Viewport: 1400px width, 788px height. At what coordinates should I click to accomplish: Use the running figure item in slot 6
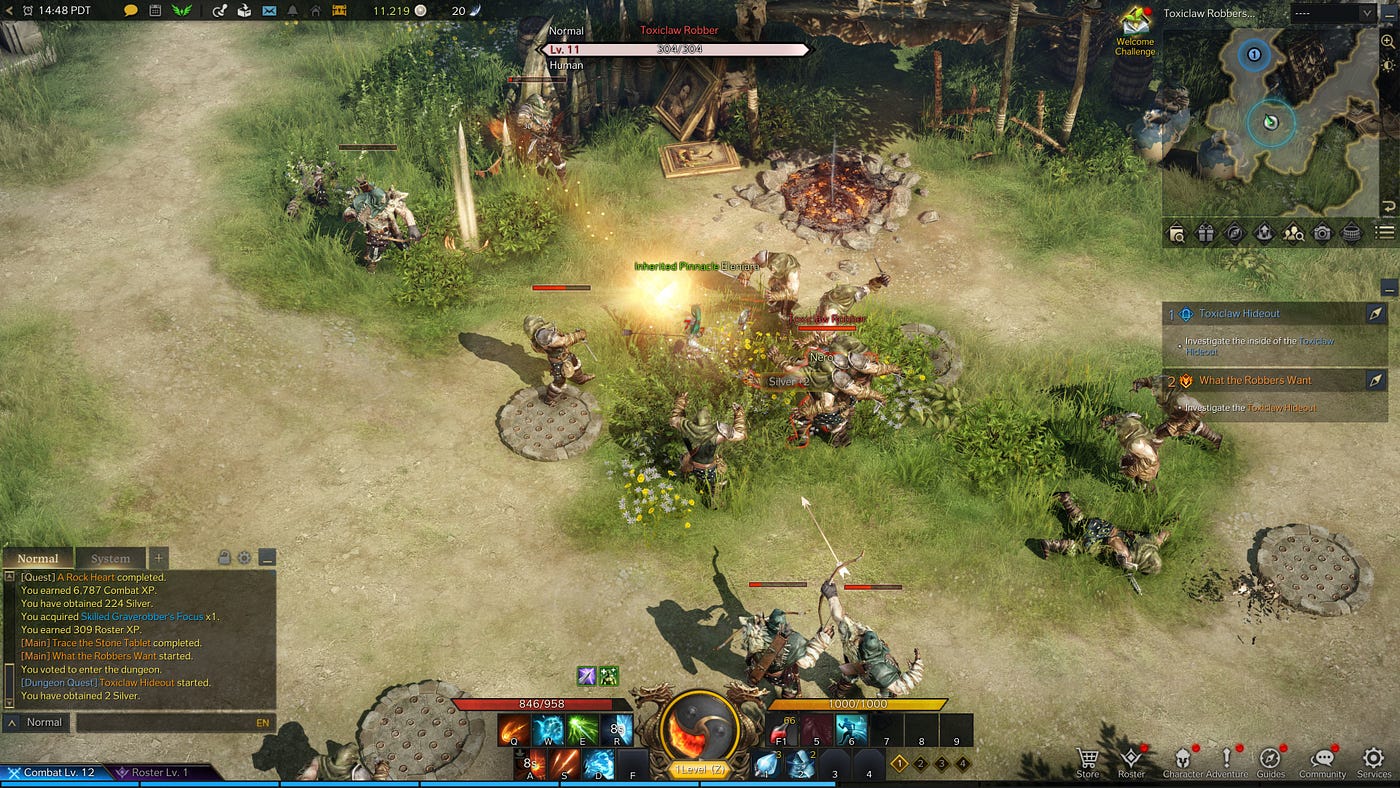coord(852,731)
